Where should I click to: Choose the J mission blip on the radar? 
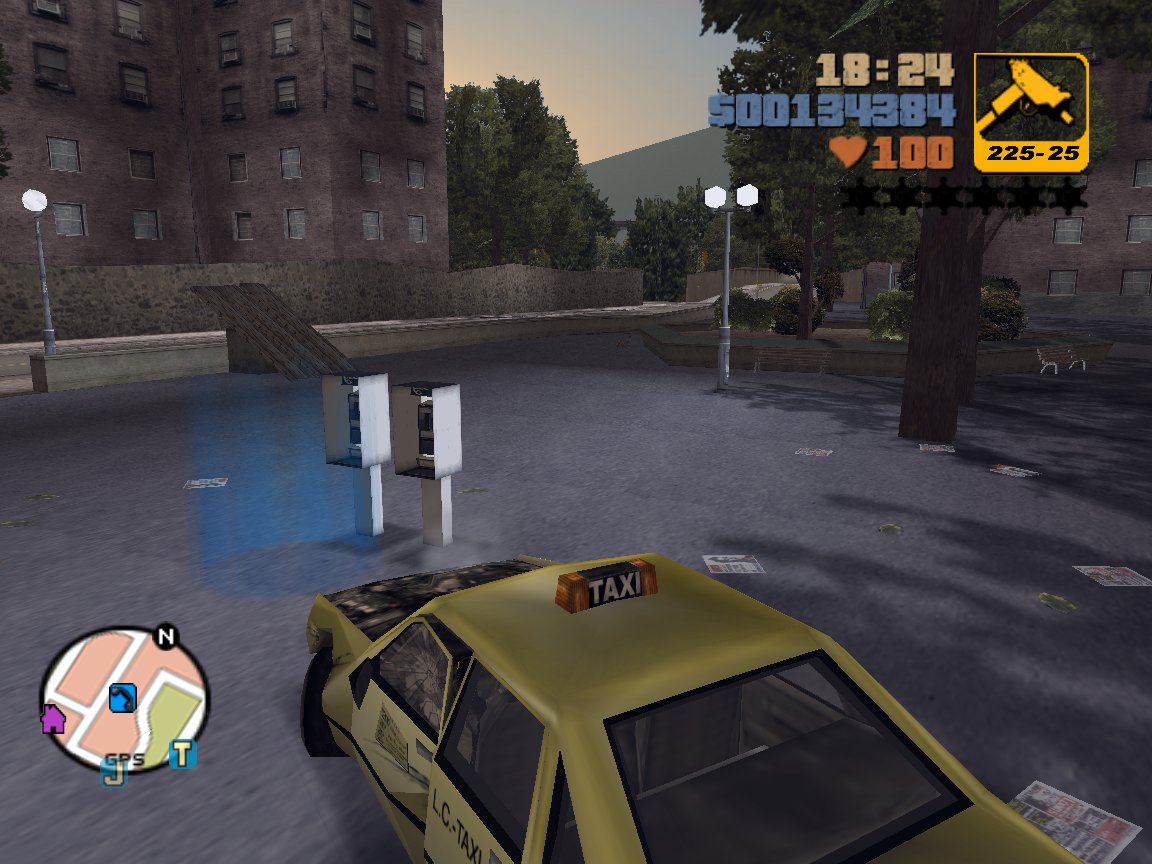[112, 771]
